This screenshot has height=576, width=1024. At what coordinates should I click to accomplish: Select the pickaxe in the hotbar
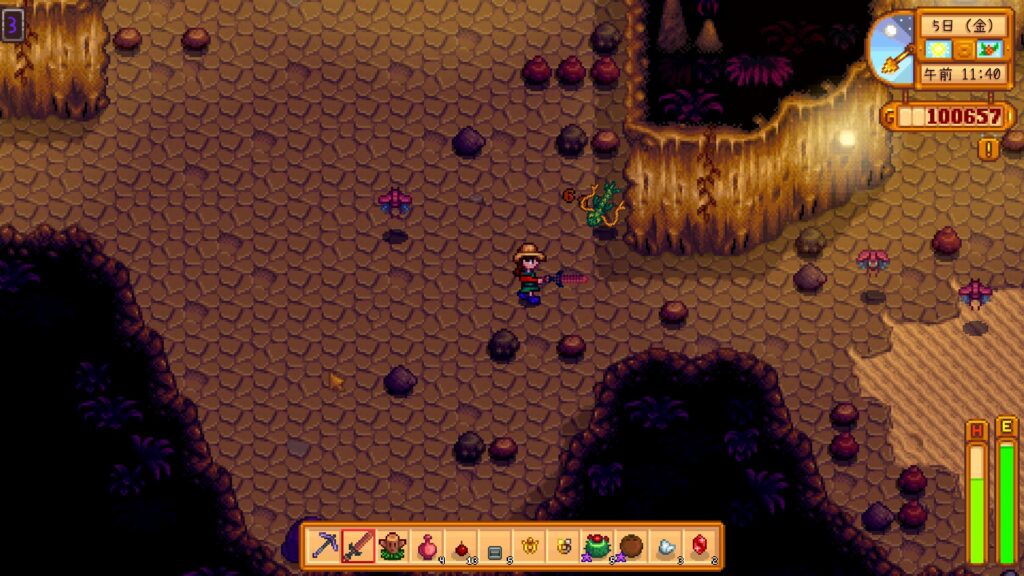324,546
